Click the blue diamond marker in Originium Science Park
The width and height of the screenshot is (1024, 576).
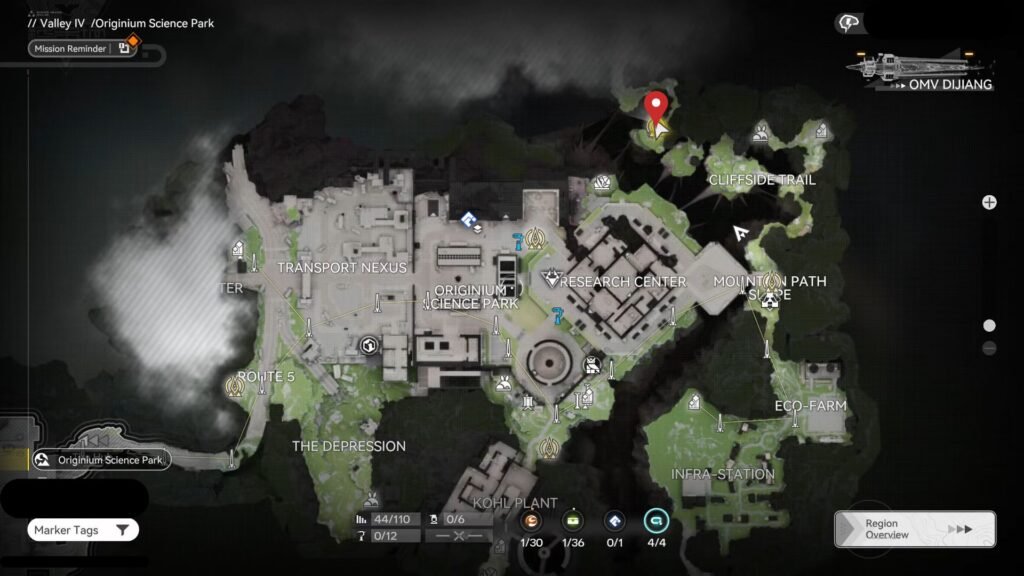468,218
